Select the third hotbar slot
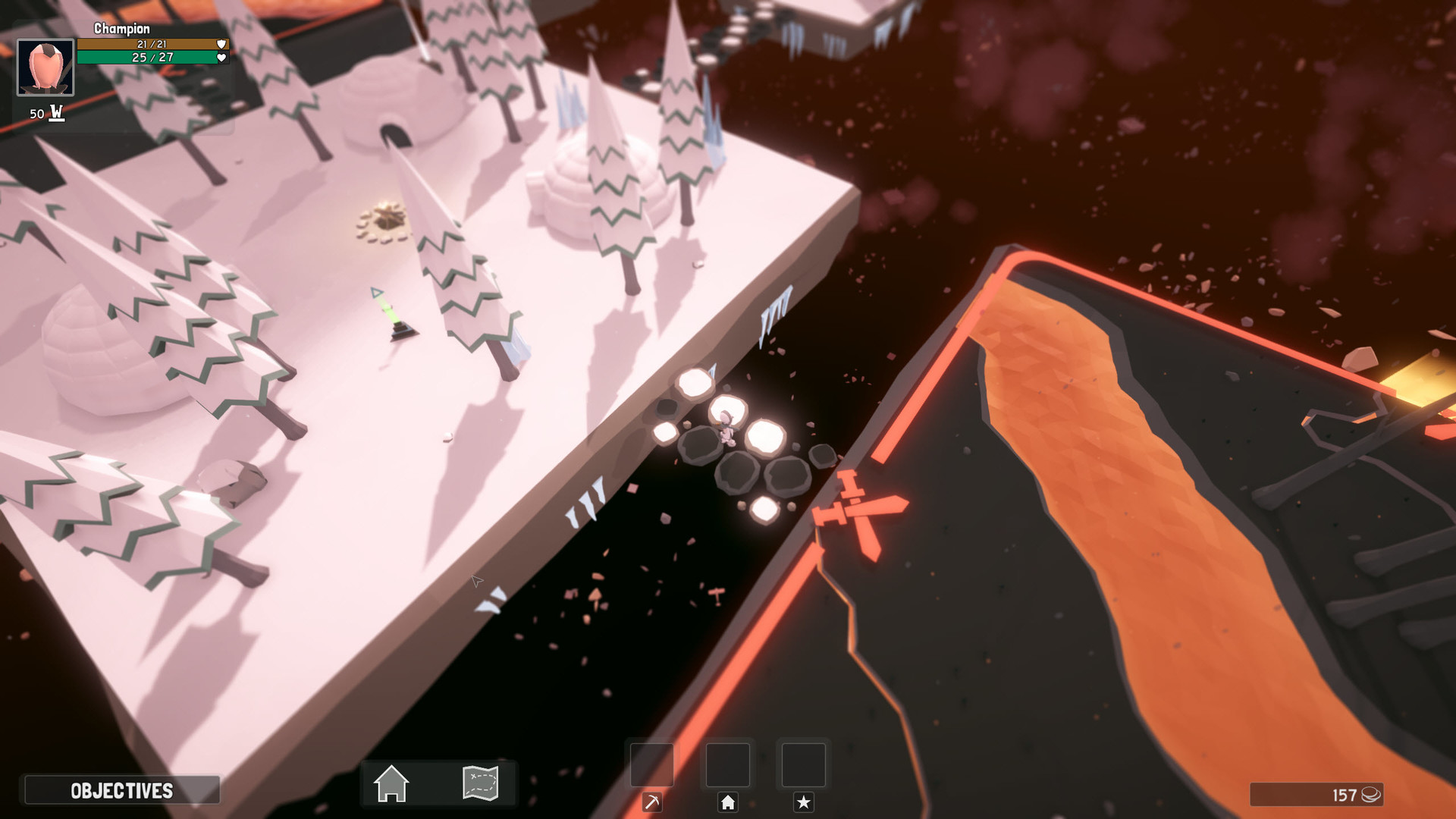The width and height of the screenshot is (1456, 819). pyautogui.click(x=804, y=766)
